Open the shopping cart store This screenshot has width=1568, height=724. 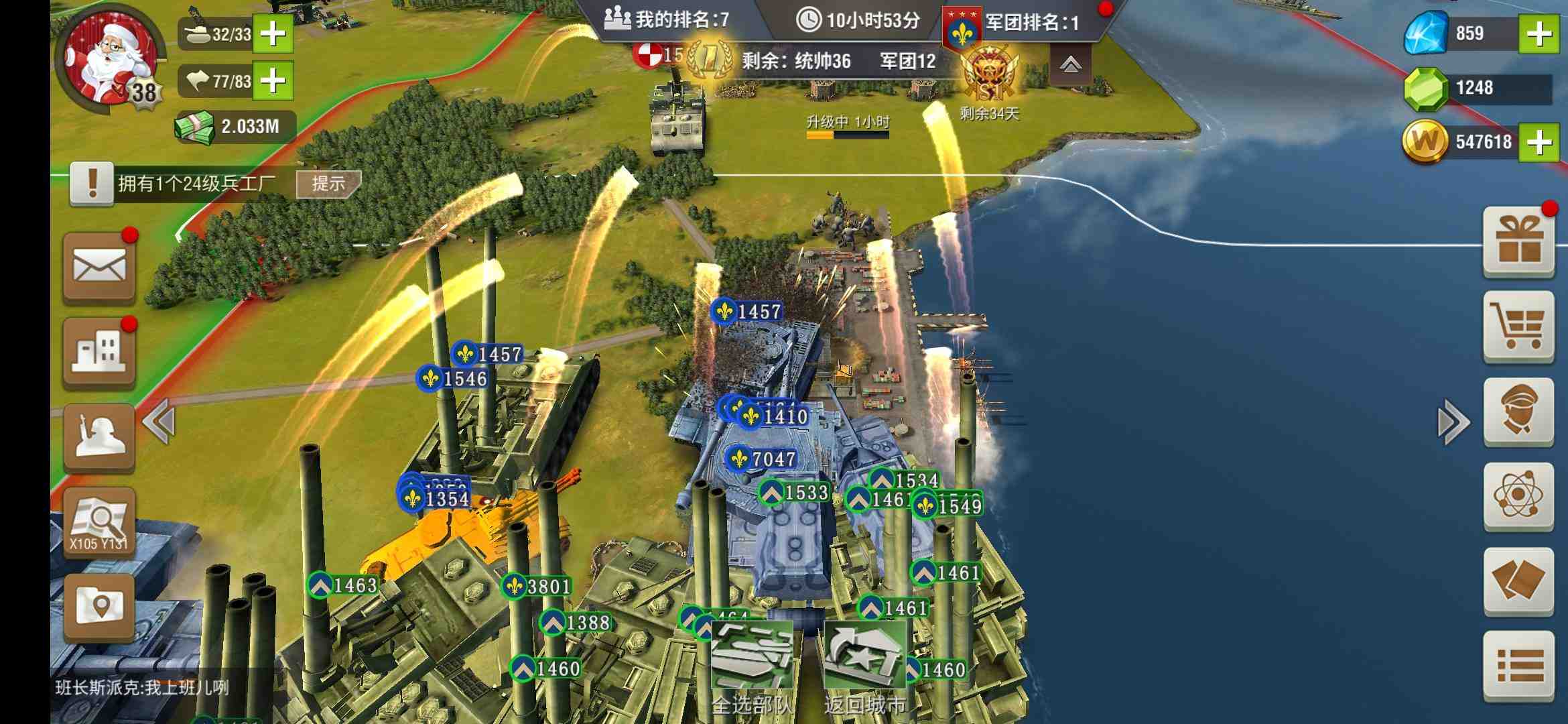(x=1518, y=327)
